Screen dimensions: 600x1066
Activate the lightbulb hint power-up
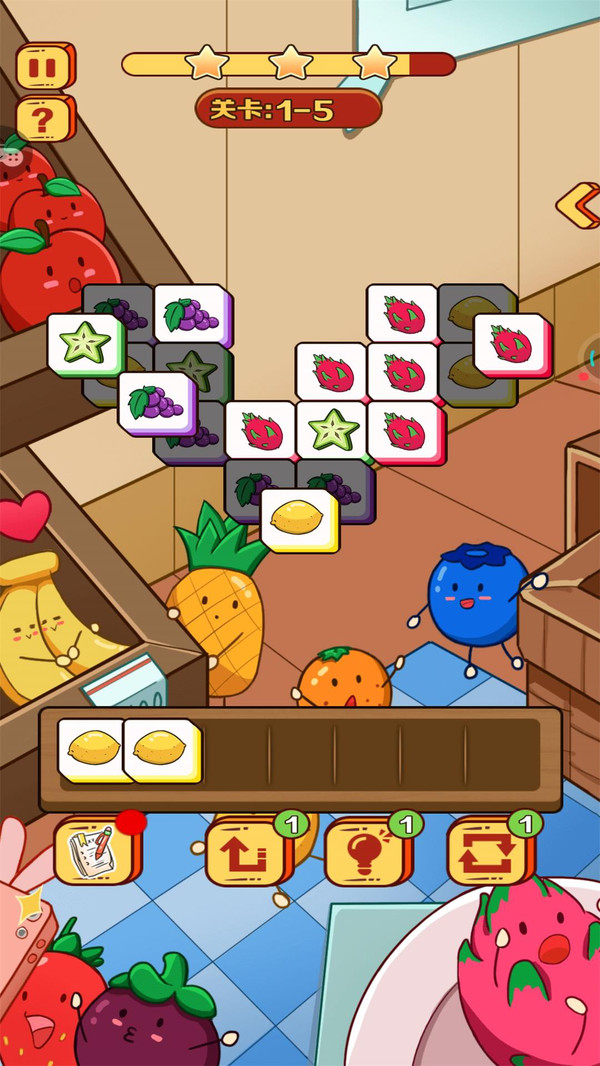click(367, 851)
